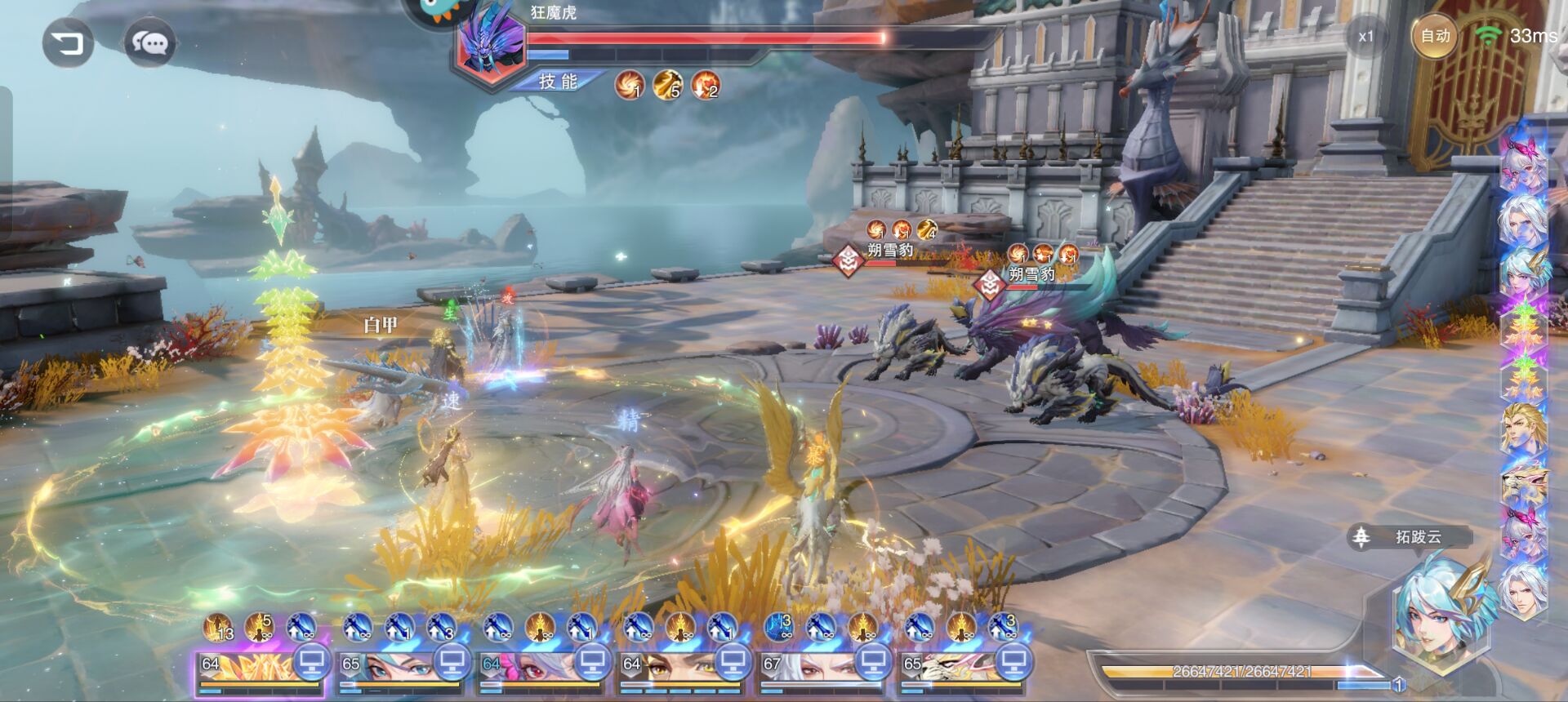Viewport: 1568px width, 702px height.
Task: Toggle the x1 battle speed button
Action: 1366,37
